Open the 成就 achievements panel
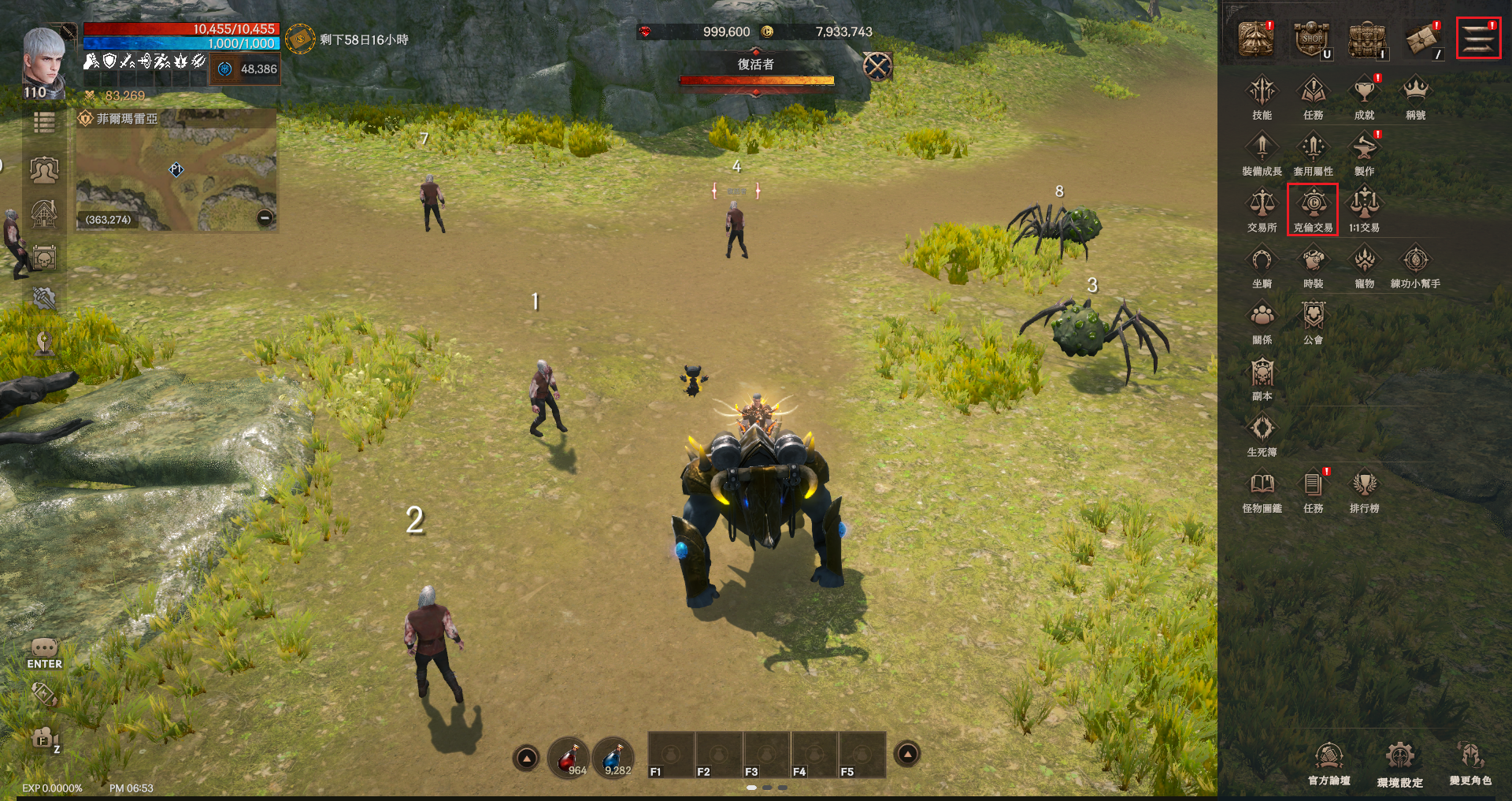This screenshot has height=801, width=1512. (1364, 97)
